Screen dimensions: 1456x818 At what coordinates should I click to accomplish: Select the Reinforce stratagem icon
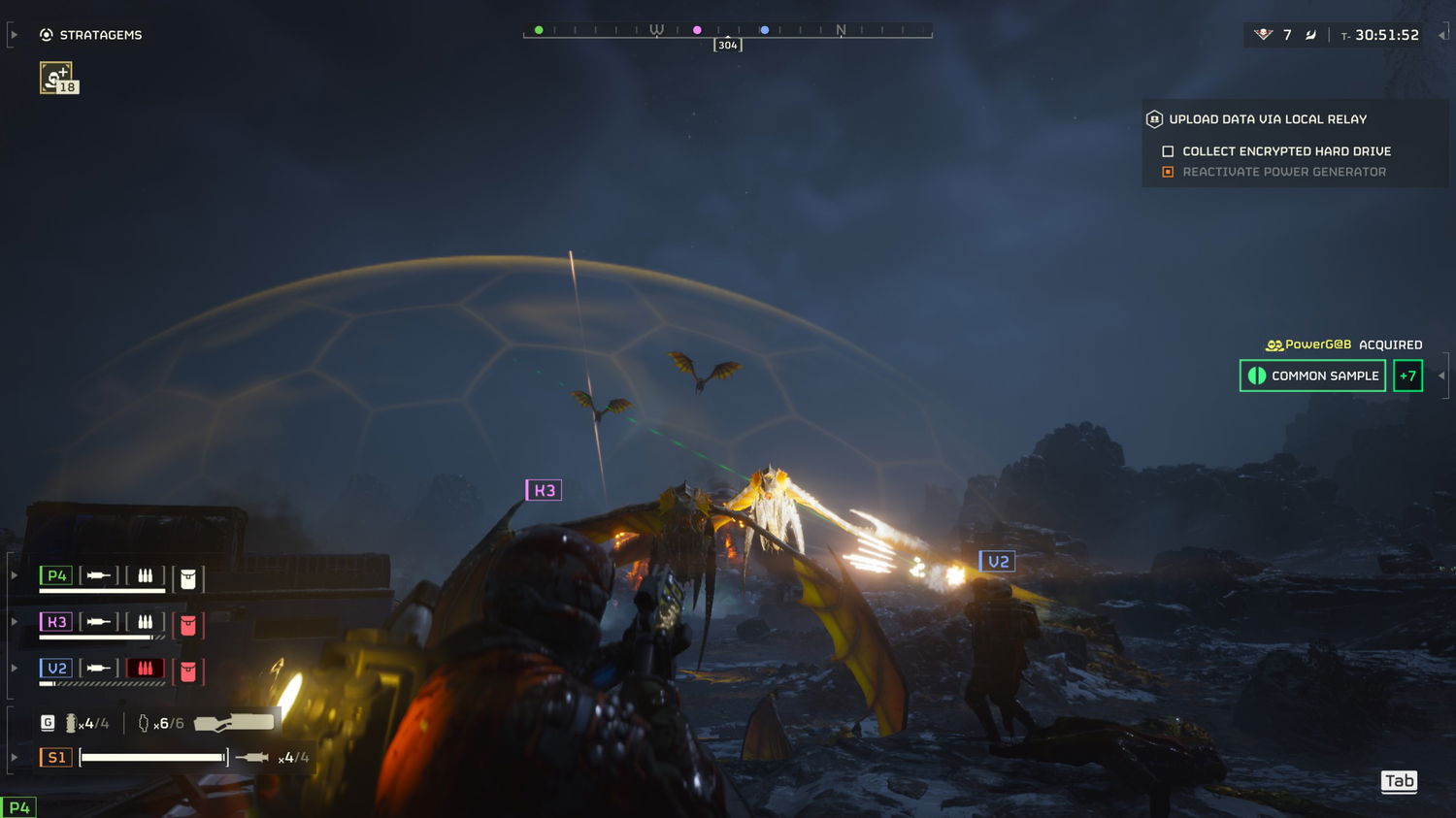point(56,78)
